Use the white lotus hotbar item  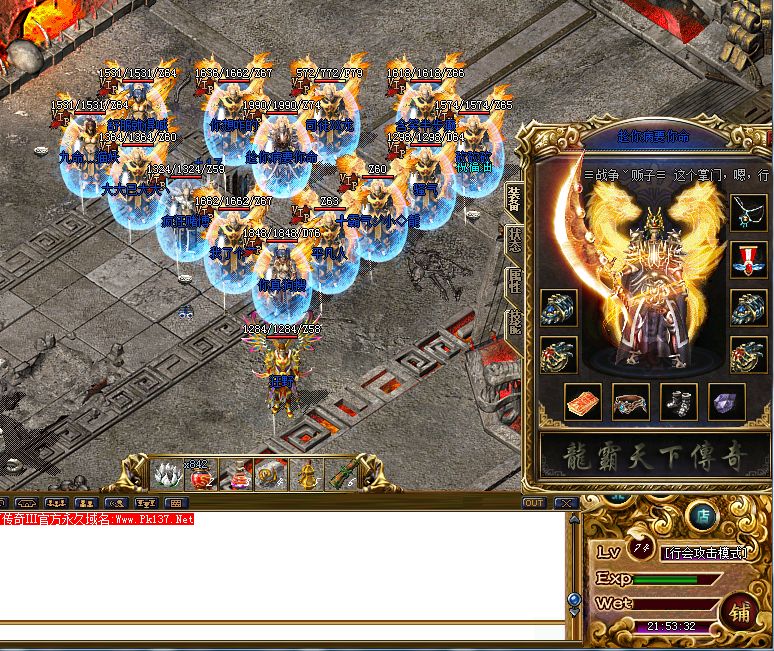coord(164,474)
